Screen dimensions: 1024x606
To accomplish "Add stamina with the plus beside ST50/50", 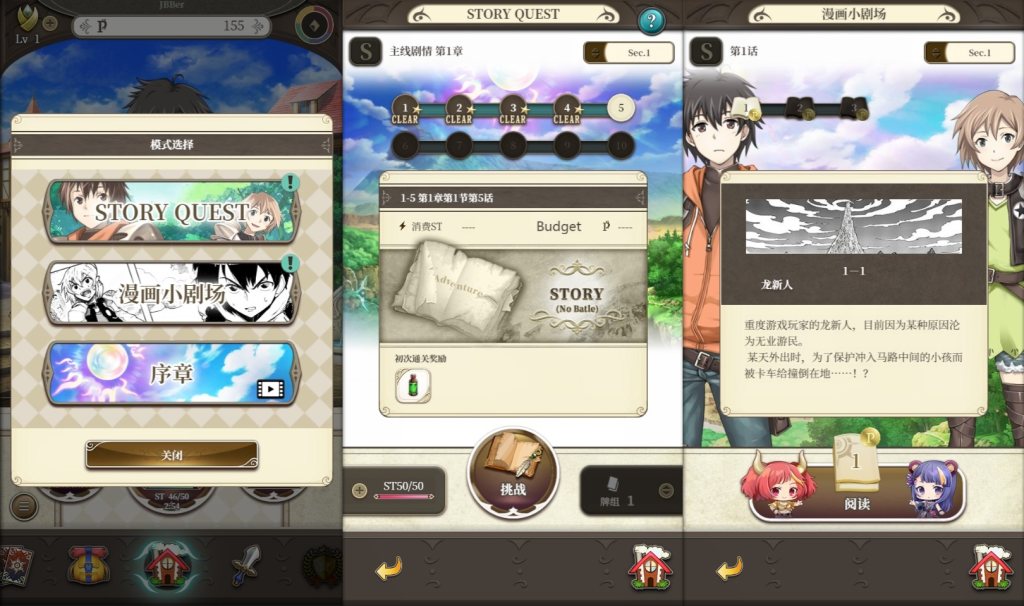I will click(x=360, y=490).
